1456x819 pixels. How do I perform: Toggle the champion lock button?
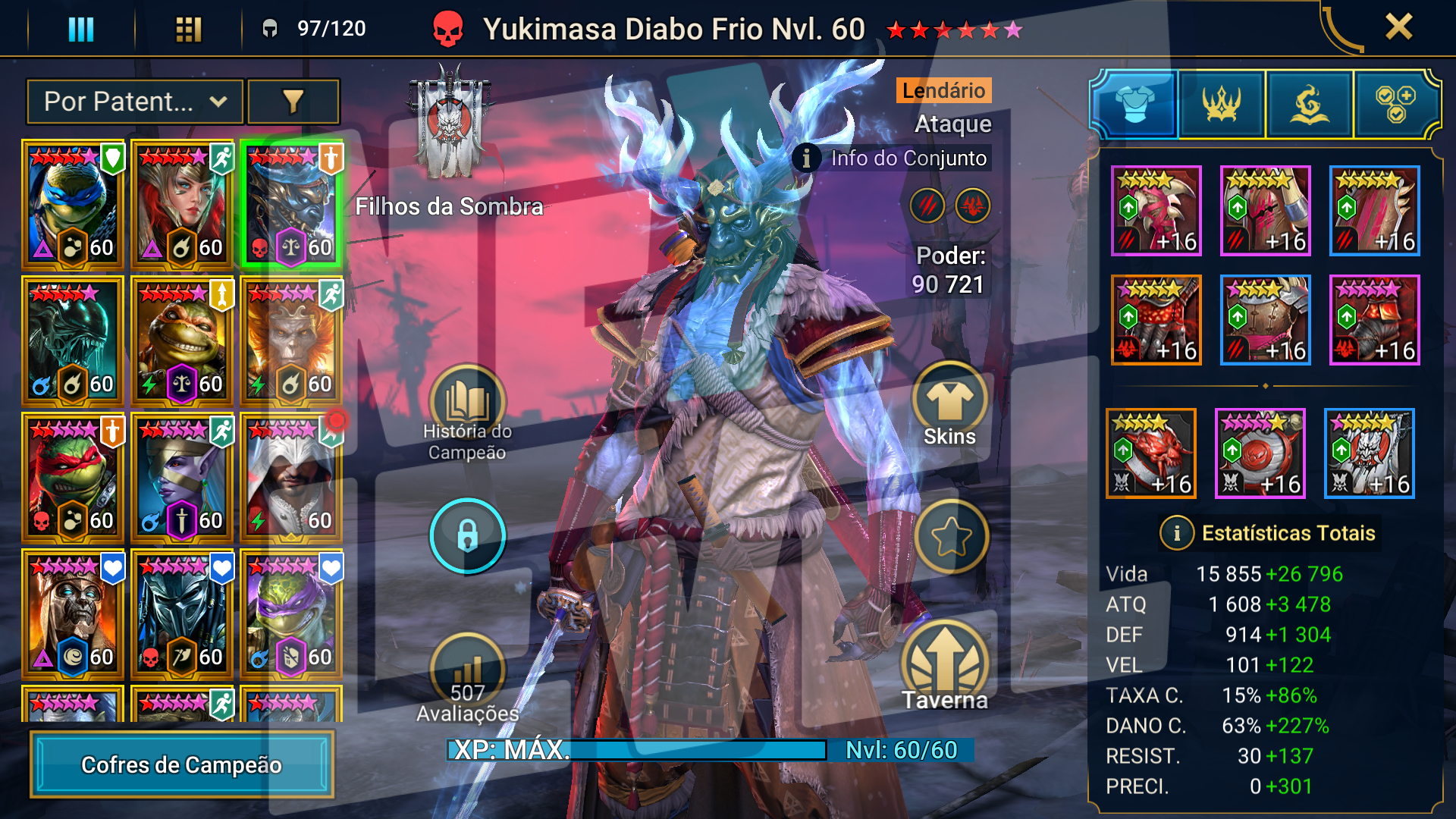(467, 535)
